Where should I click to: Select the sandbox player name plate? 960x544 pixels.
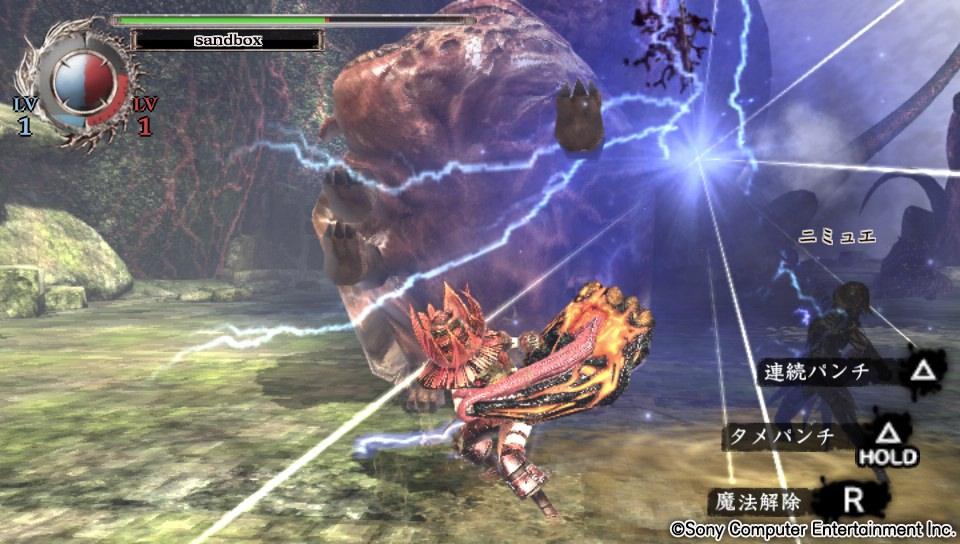(226, 41)
